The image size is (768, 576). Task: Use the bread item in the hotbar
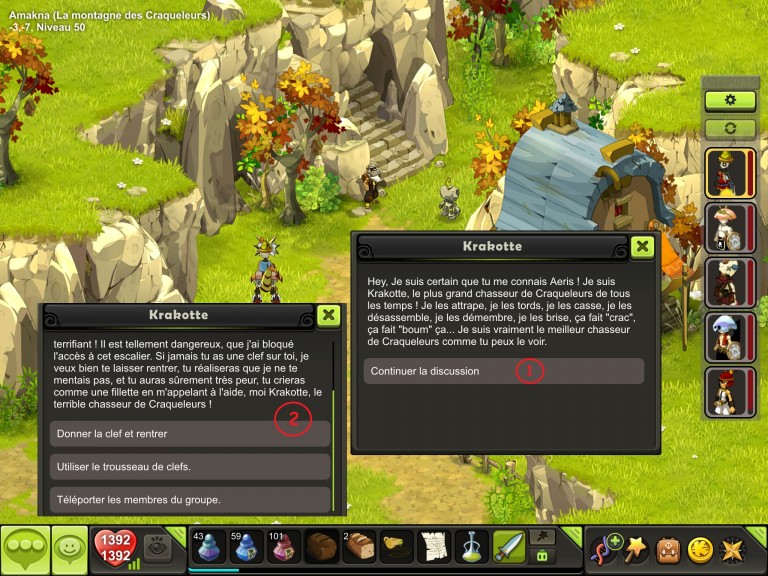click(359, 547)
